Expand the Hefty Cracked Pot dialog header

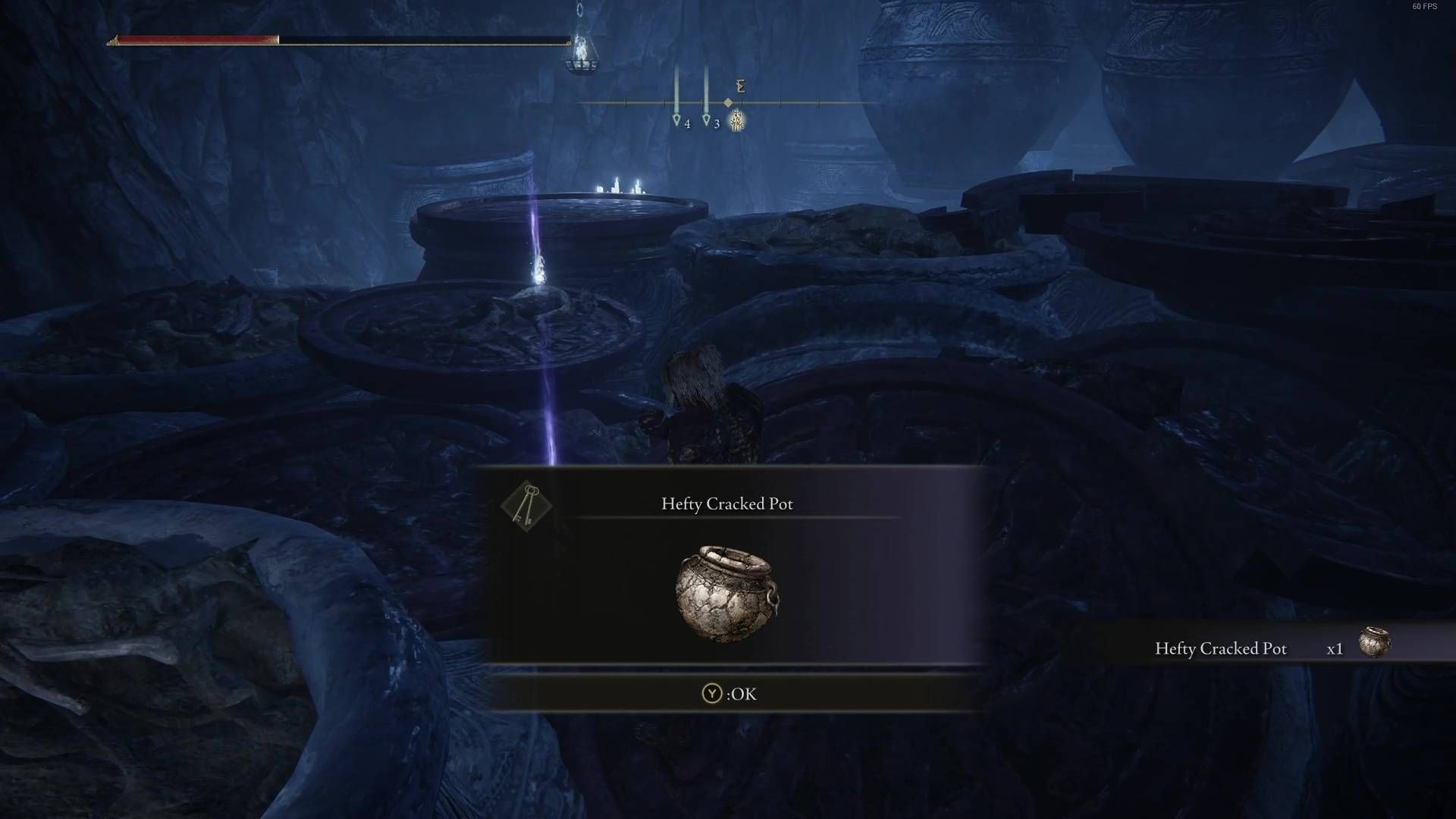point(727,503)
